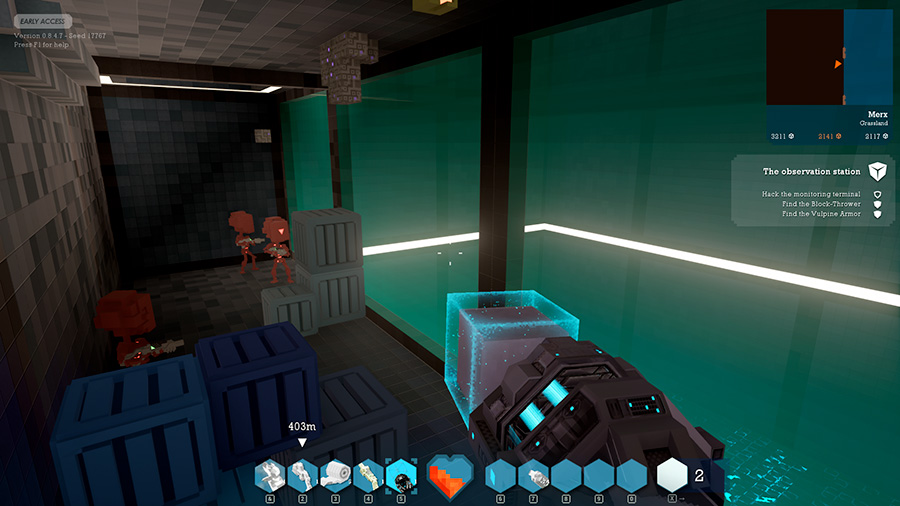
Task: Pick the yellow-white item in hotbar slot 4
Action: point(368,474)
